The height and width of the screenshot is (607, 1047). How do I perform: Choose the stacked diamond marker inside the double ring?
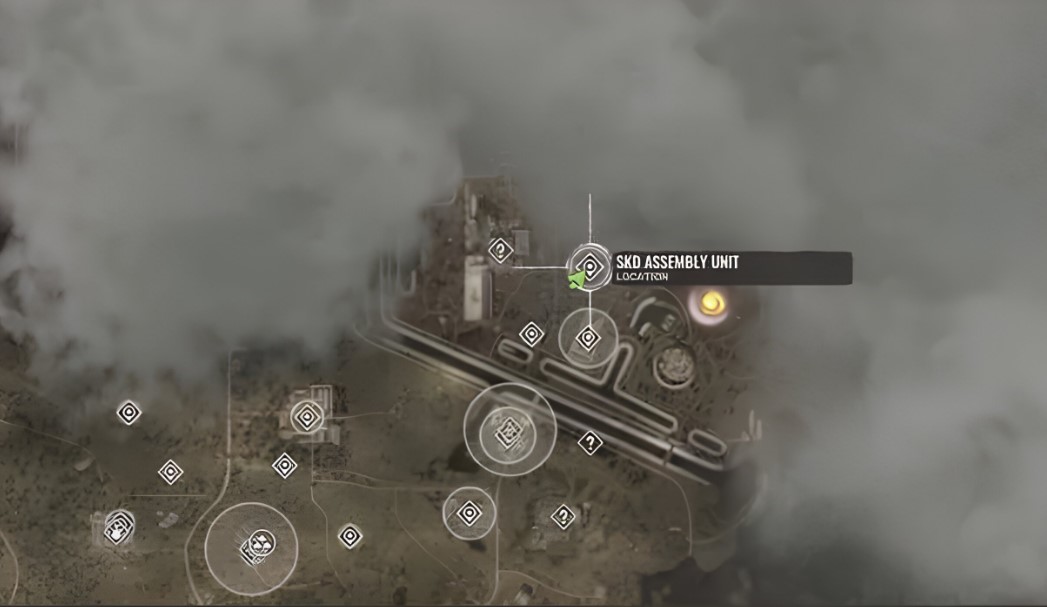click(510, 430)
